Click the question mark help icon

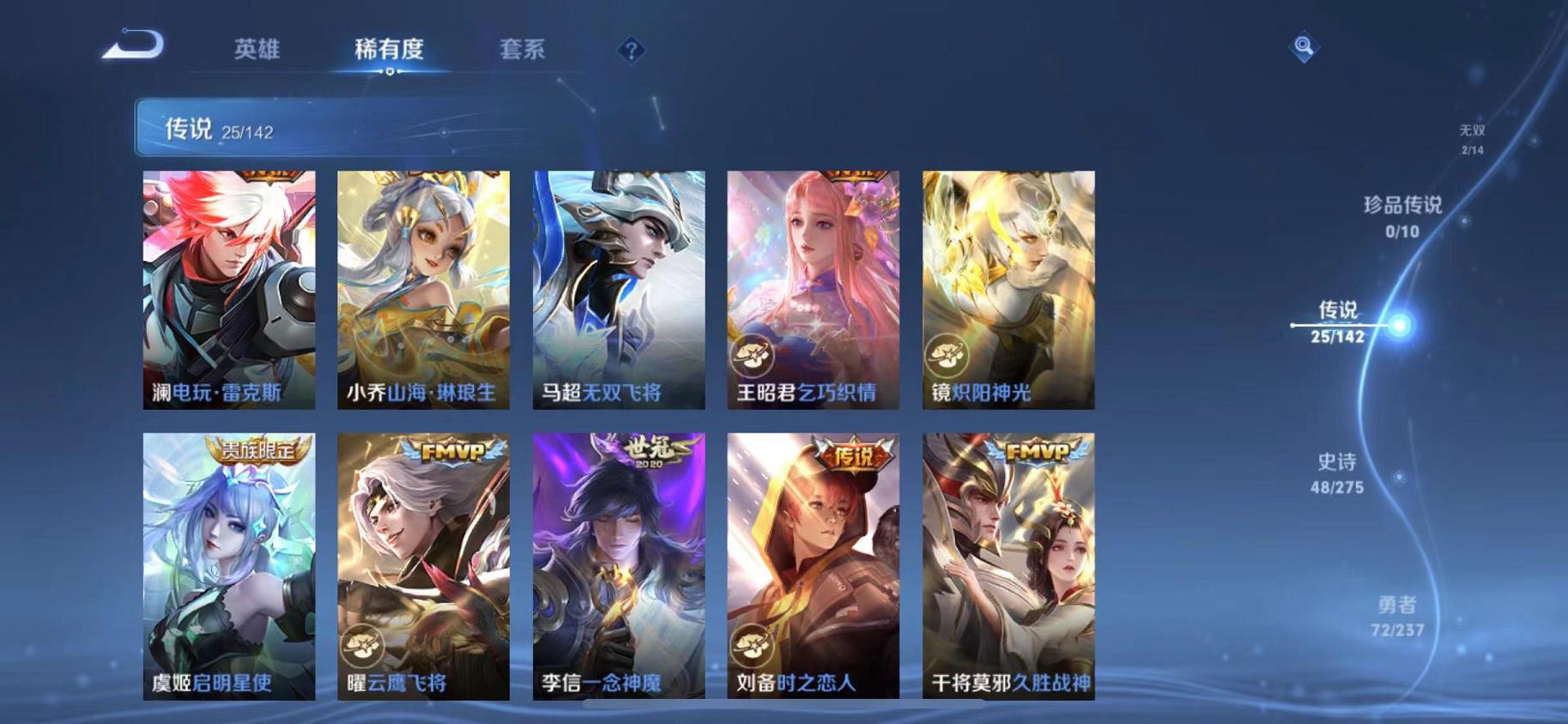click(x=632, y=51)
